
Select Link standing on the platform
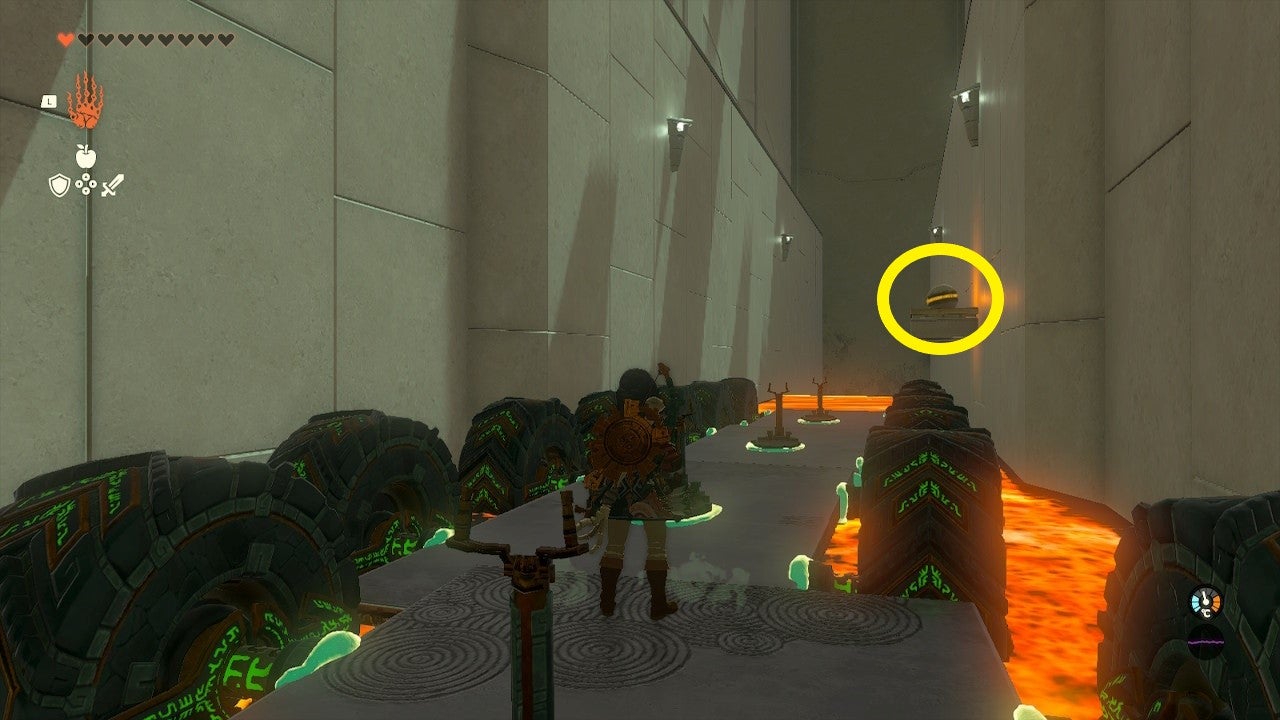[x=634, y=480]
